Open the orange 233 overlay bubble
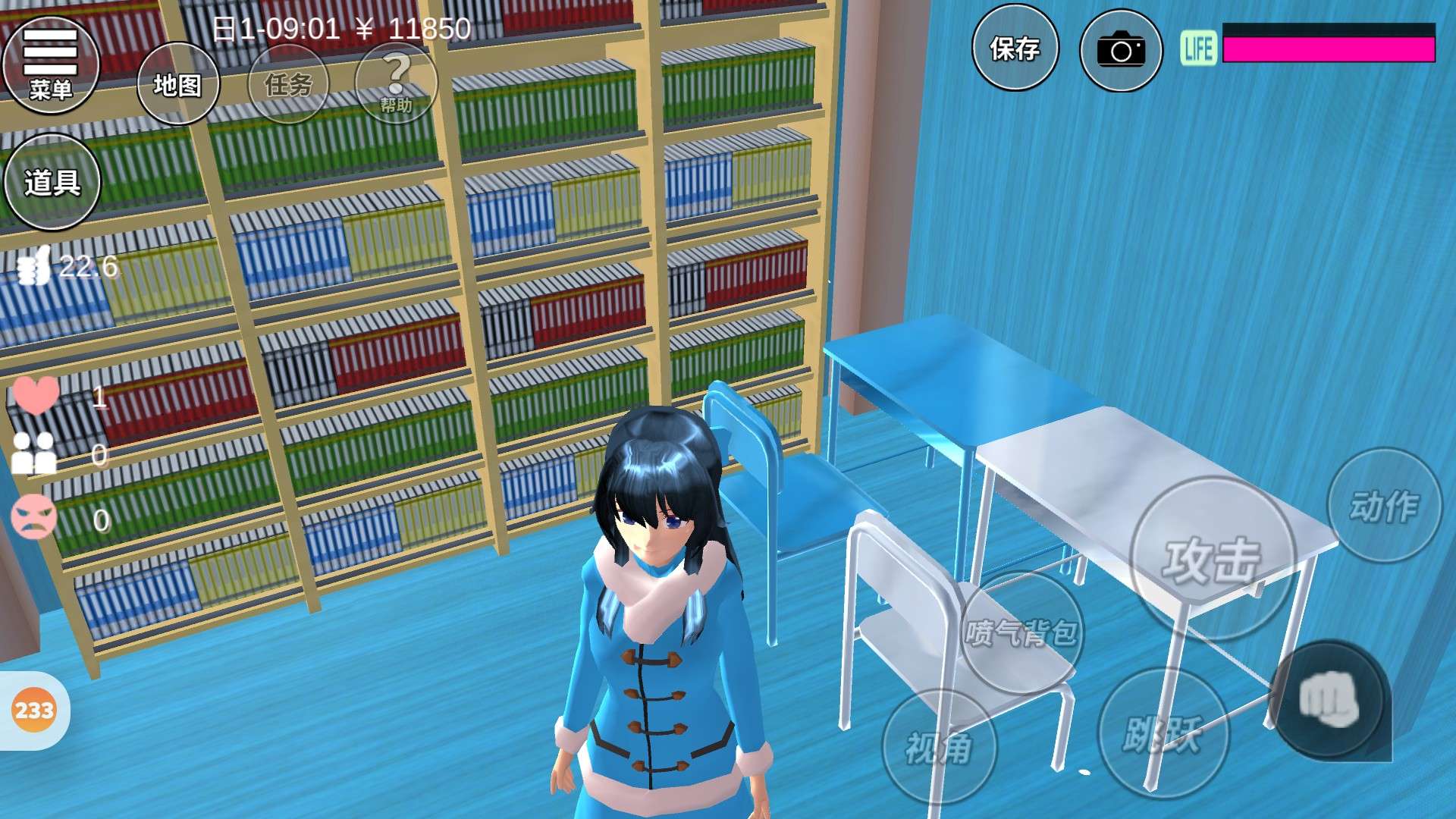The image size is (1456, 819). 34,711
